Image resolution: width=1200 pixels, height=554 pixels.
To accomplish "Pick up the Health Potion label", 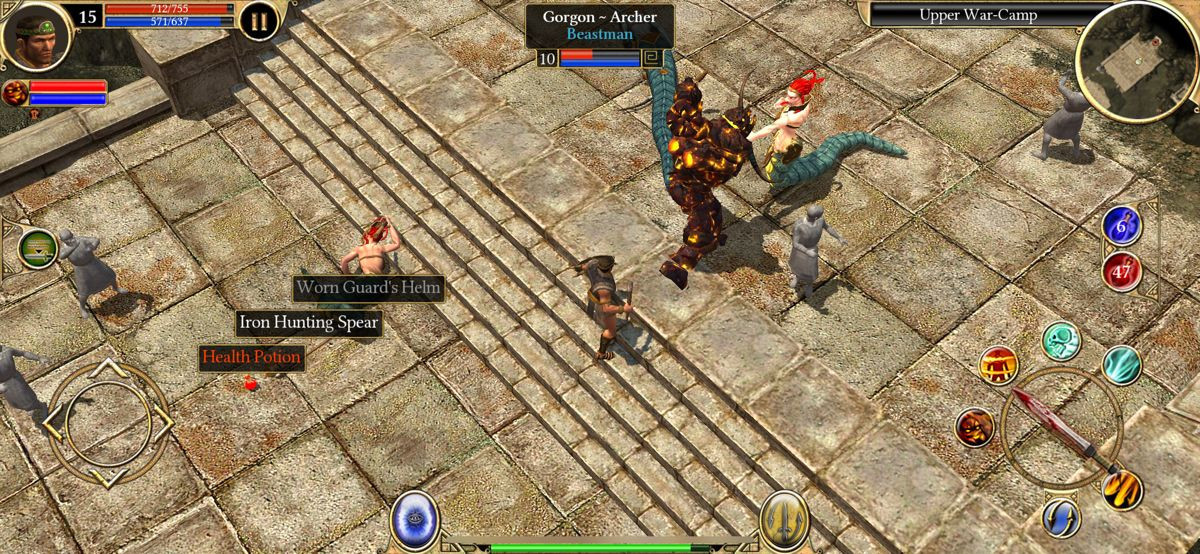I will (x=251, y=356).
